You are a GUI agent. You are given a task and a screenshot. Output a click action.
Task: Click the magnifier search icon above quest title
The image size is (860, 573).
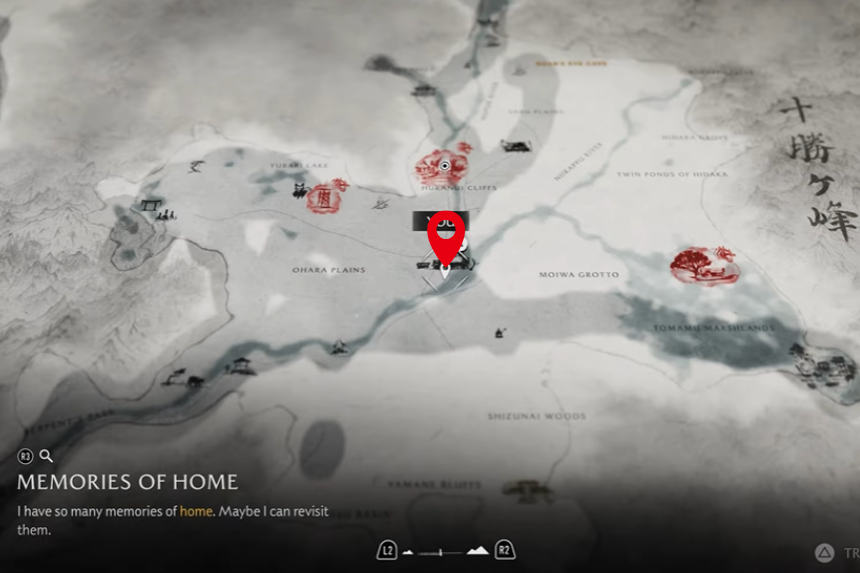[46, 456]
